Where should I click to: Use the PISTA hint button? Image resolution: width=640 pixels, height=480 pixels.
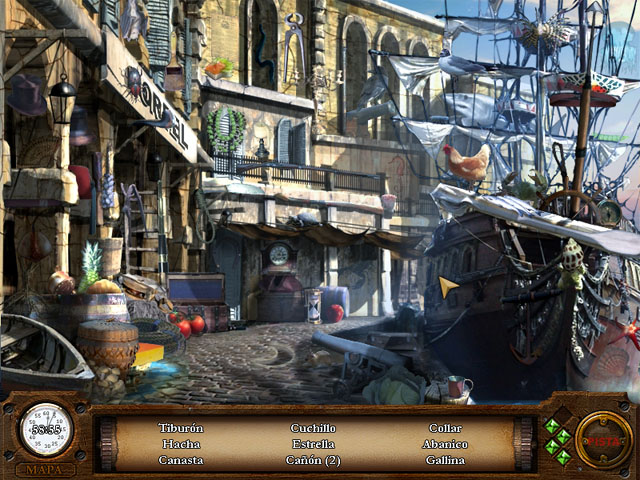click(x=603, y=440)
